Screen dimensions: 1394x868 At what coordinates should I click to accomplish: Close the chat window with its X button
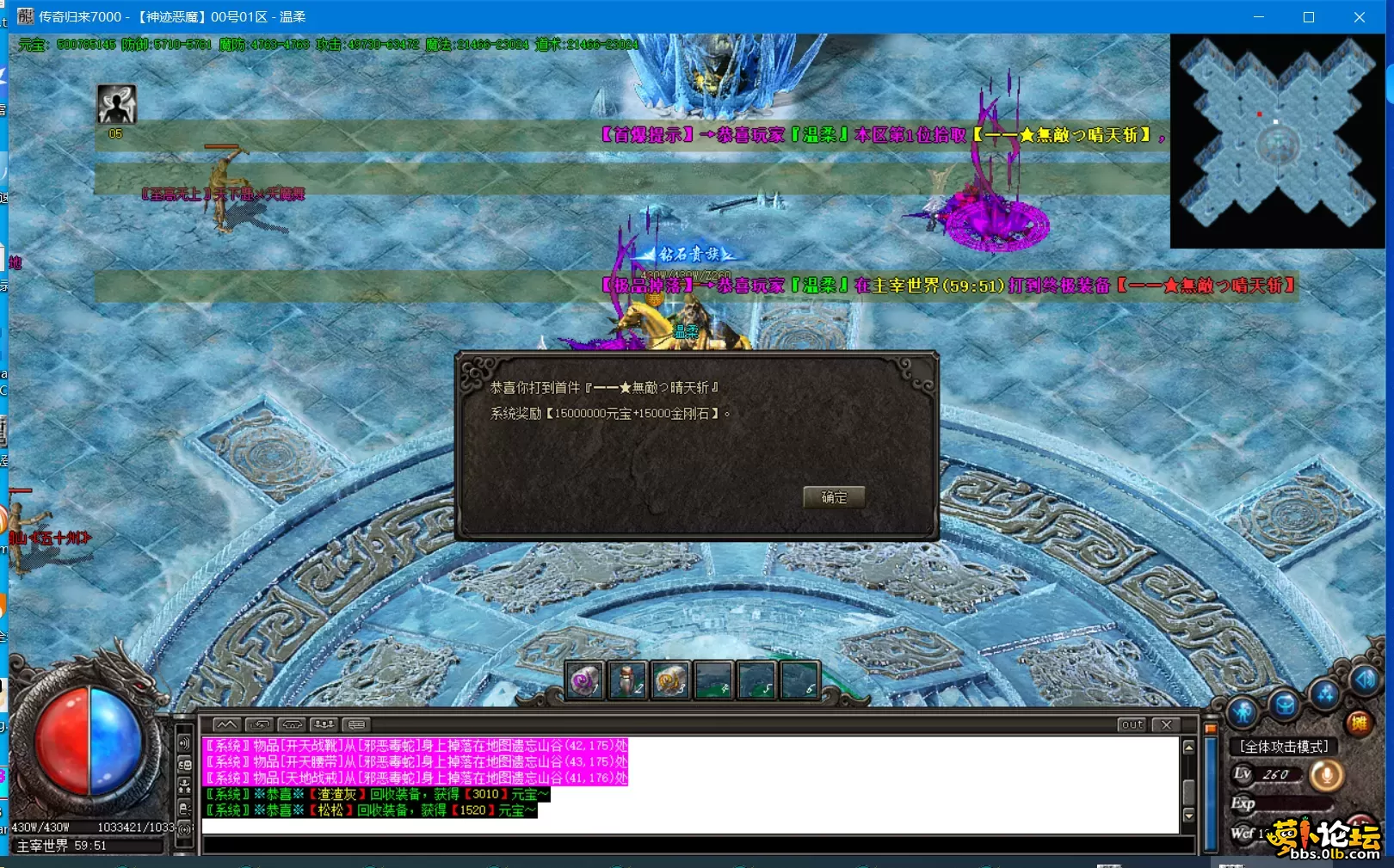click(1167, 725)
